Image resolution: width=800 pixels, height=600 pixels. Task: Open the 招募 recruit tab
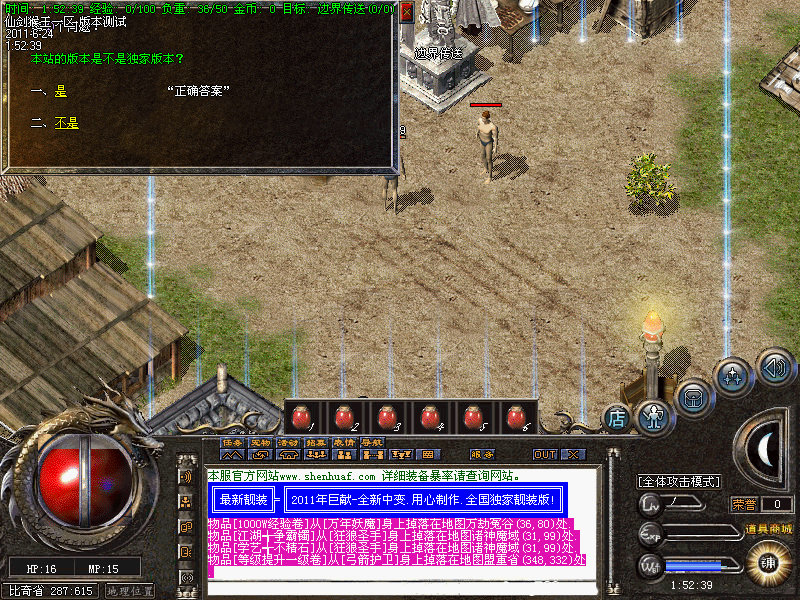coord(317,442)
